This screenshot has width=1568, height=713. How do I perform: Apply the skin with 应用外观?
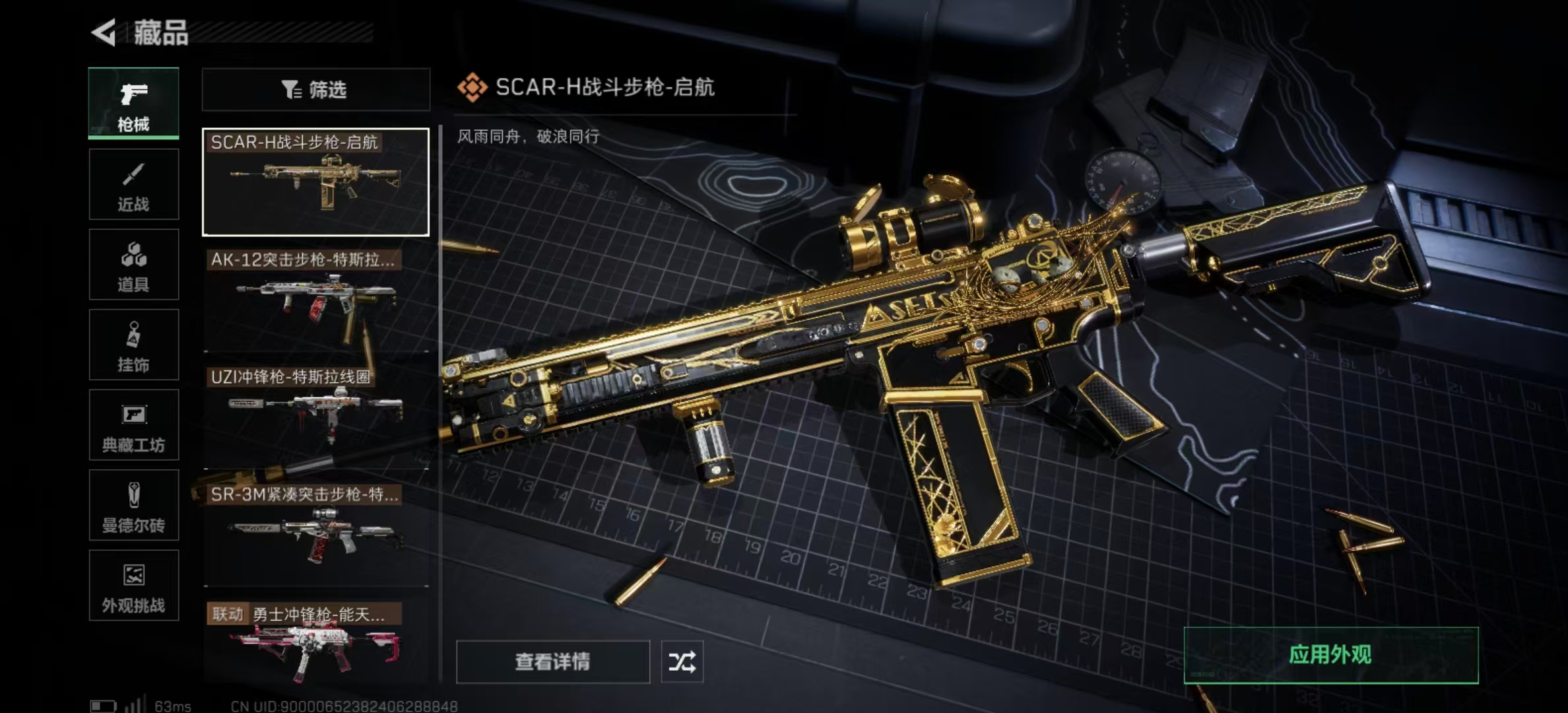(1330, 655)
